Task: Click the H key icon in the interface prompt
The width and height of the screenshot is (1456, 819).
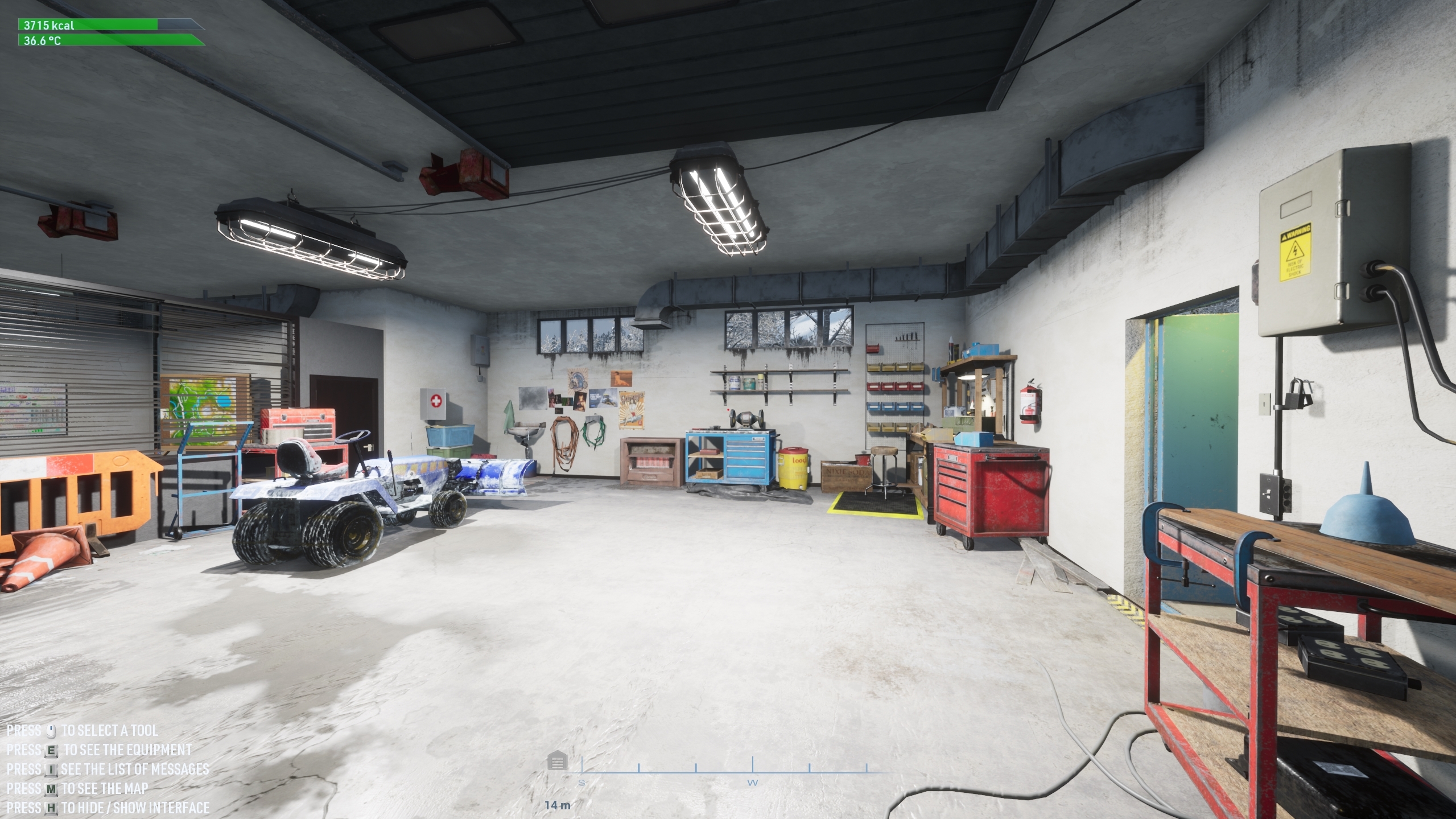Action: [x=50, y=809]
